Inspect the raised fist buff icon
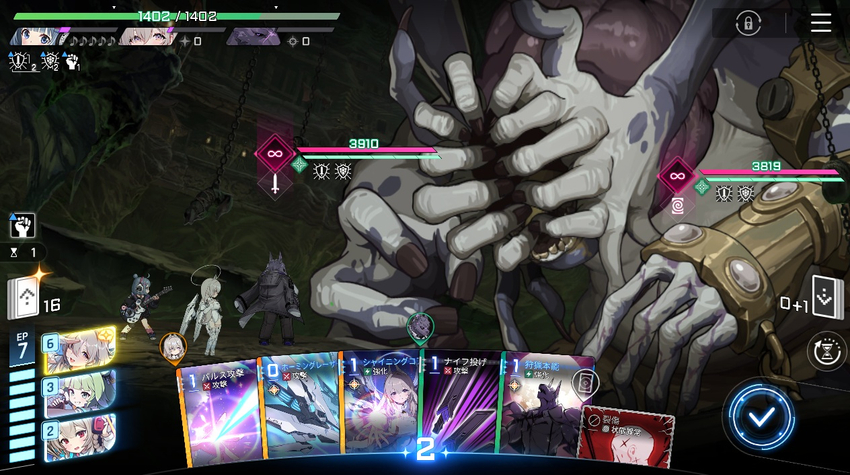 click(x=23, y=224)
